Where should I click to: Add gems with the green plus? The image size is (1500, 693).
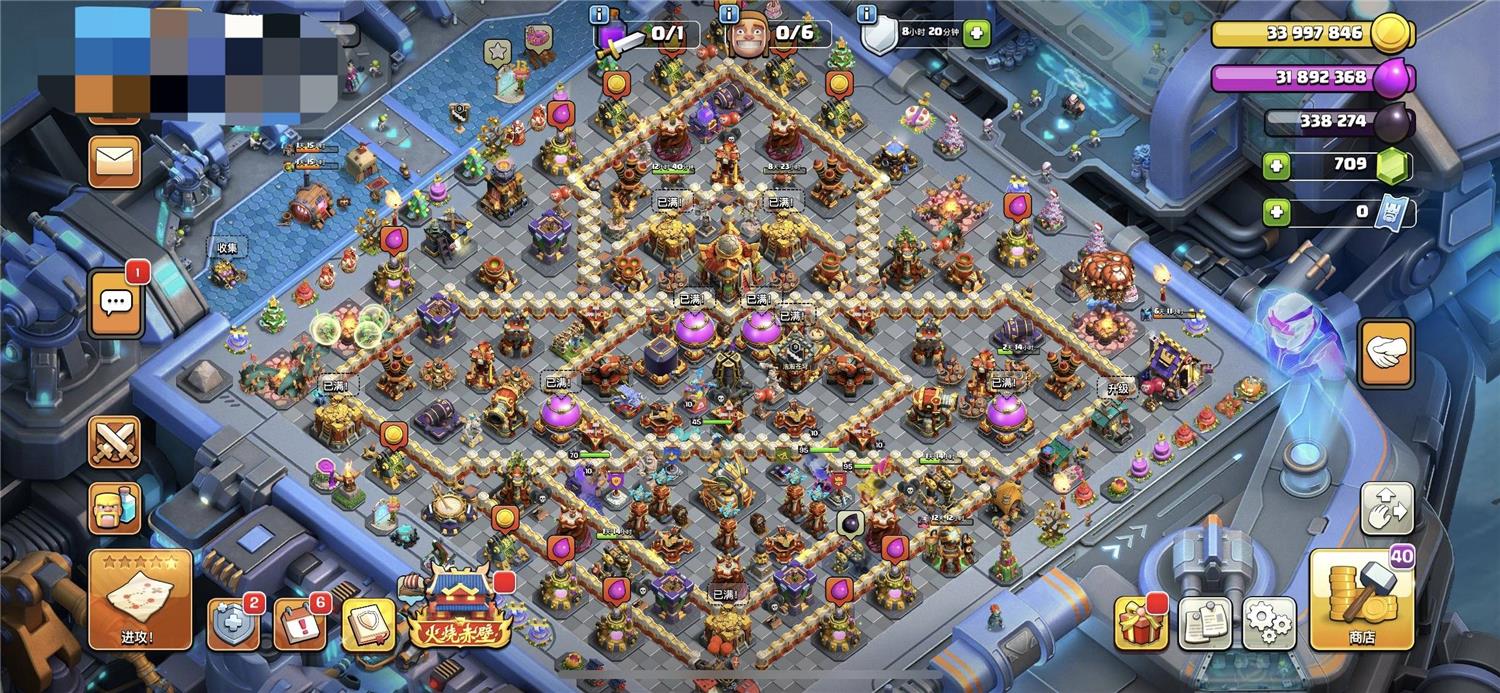1275,165
